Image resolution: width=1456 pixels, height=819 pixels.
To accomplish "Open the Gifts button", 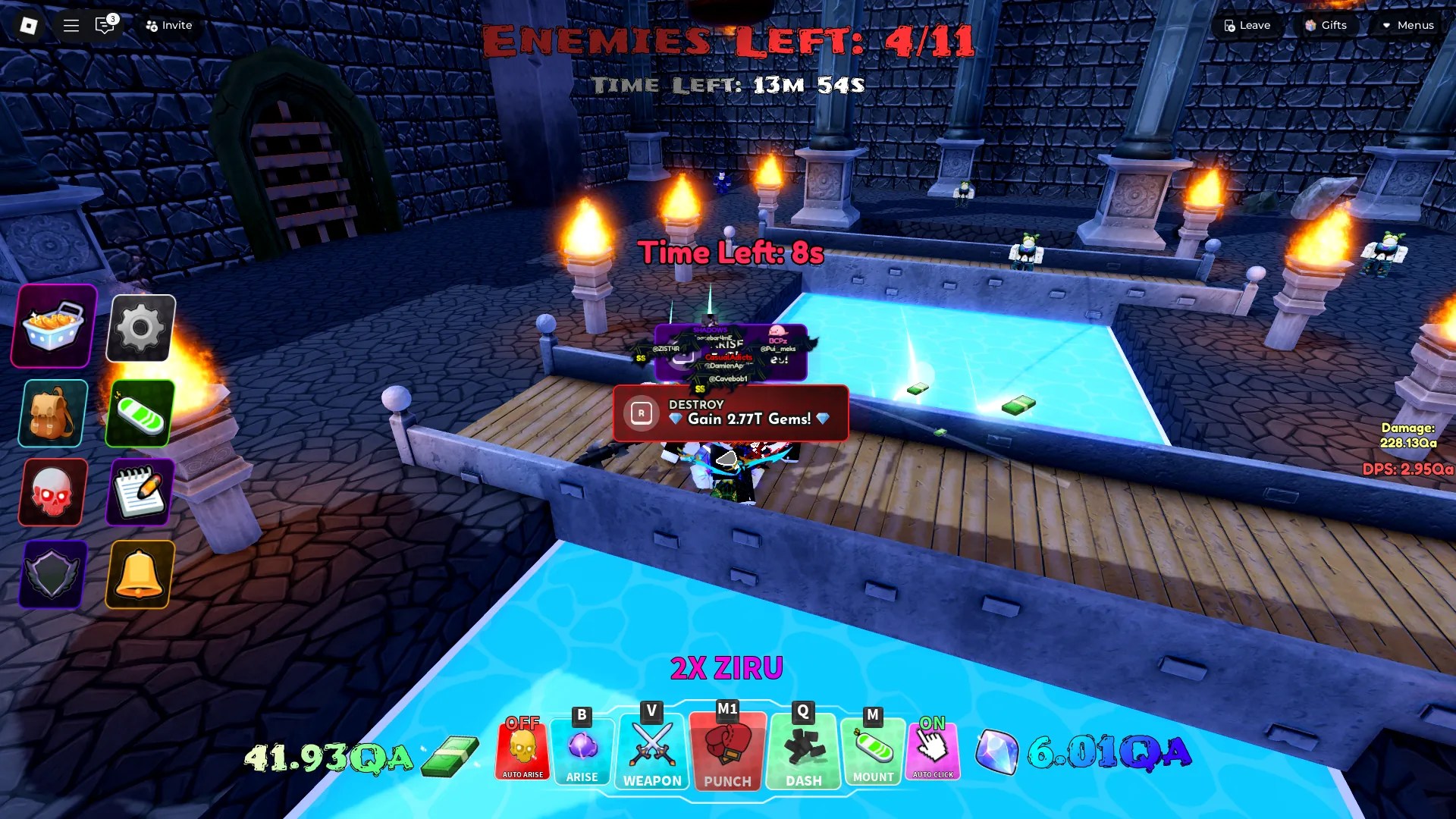I will pyautogui.click(x=1326, y=25).
